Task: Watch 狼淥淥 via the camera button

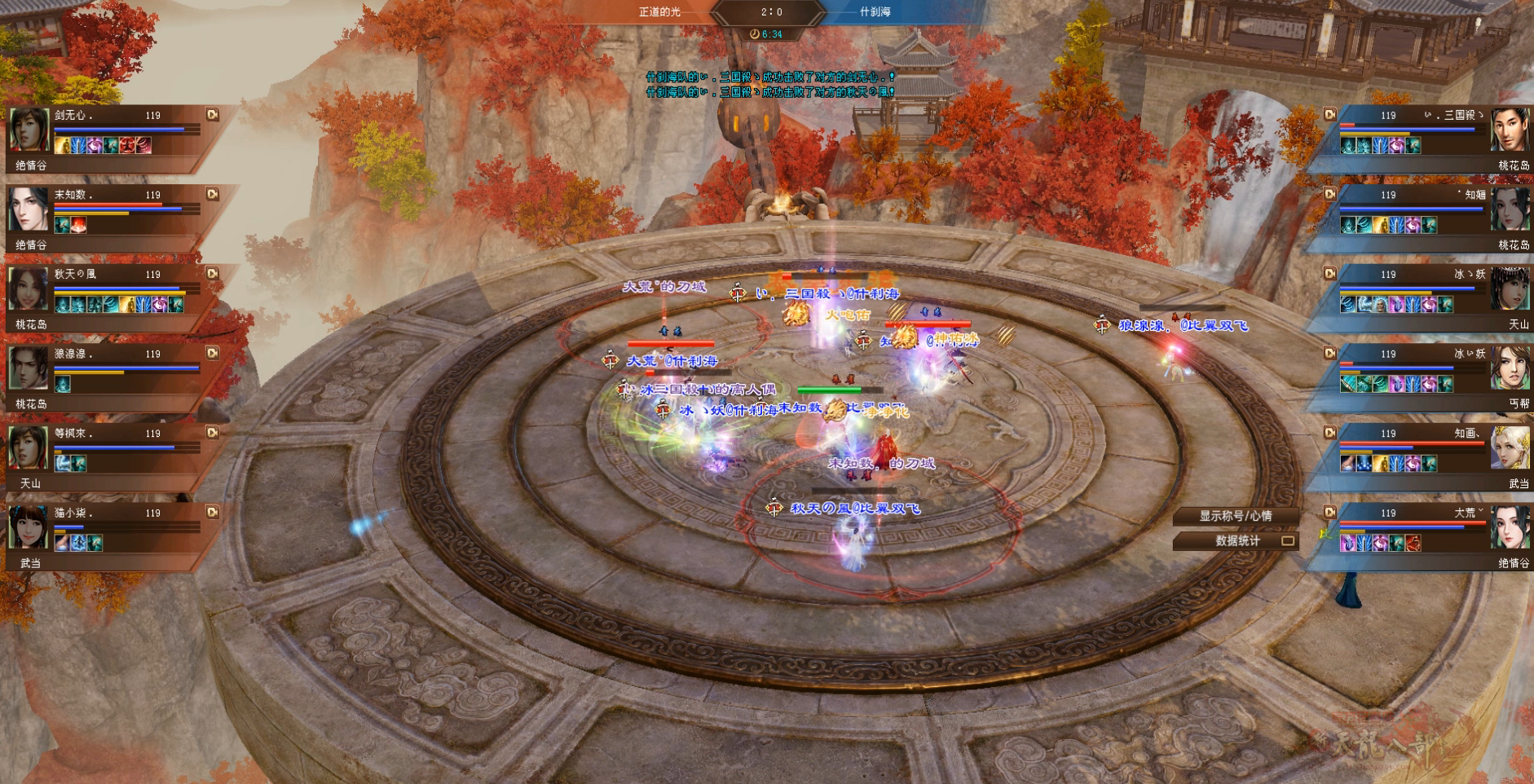Action: (x=213, y=353)
